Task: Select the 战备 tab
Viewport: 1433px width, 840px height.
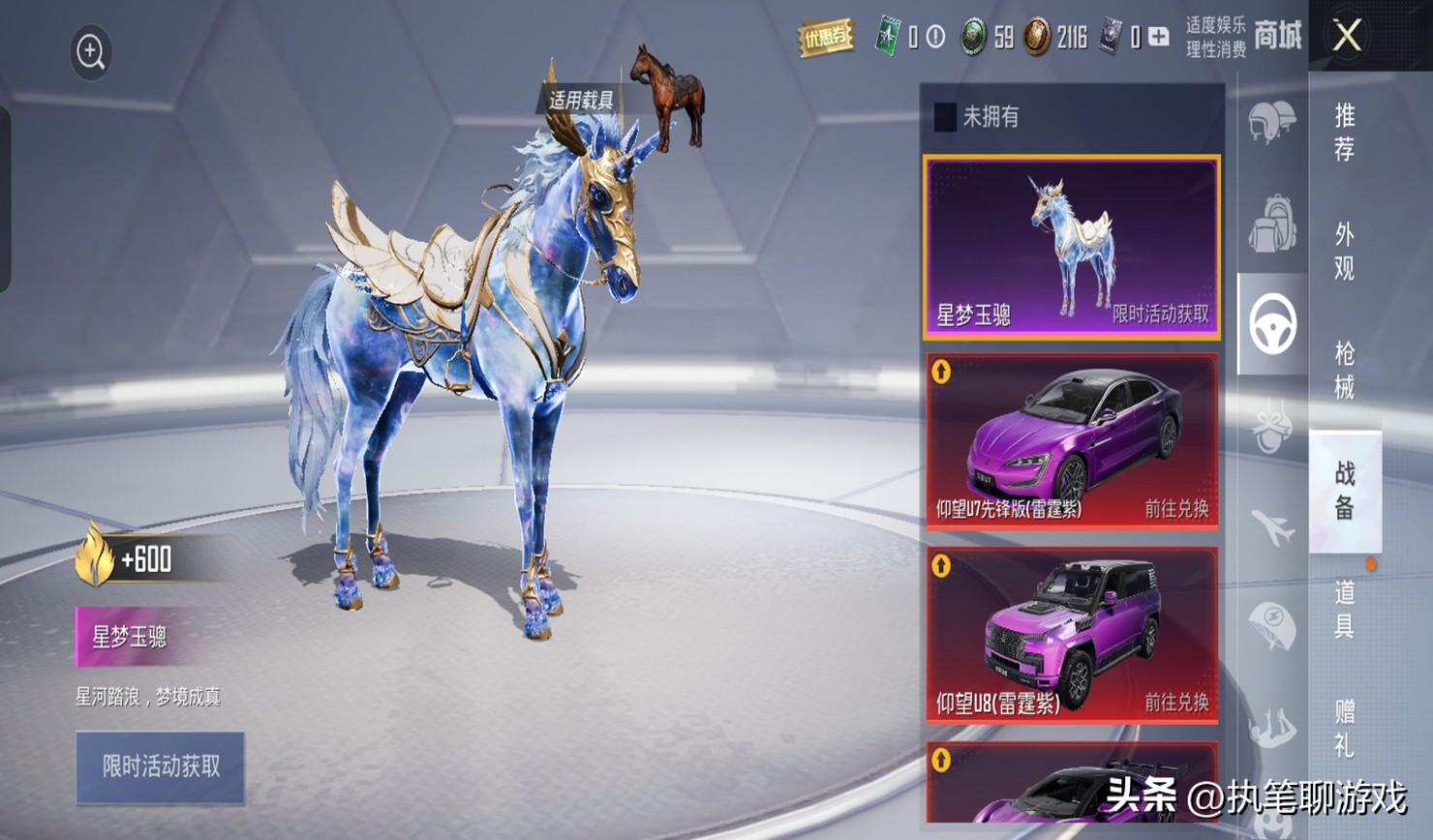Action: click(x=1345, y=490)
